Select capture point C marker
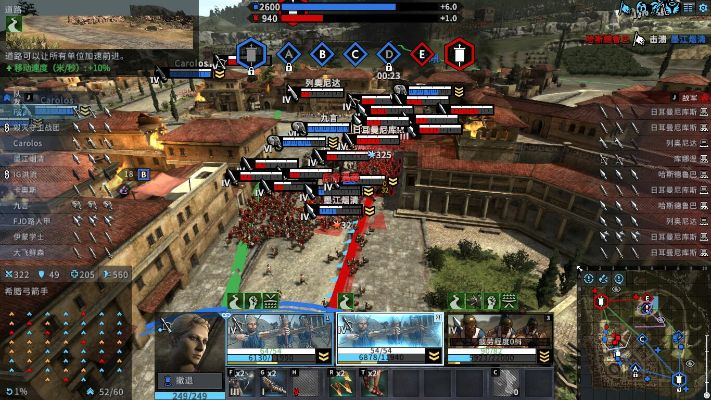 click(x=355, y=53)
